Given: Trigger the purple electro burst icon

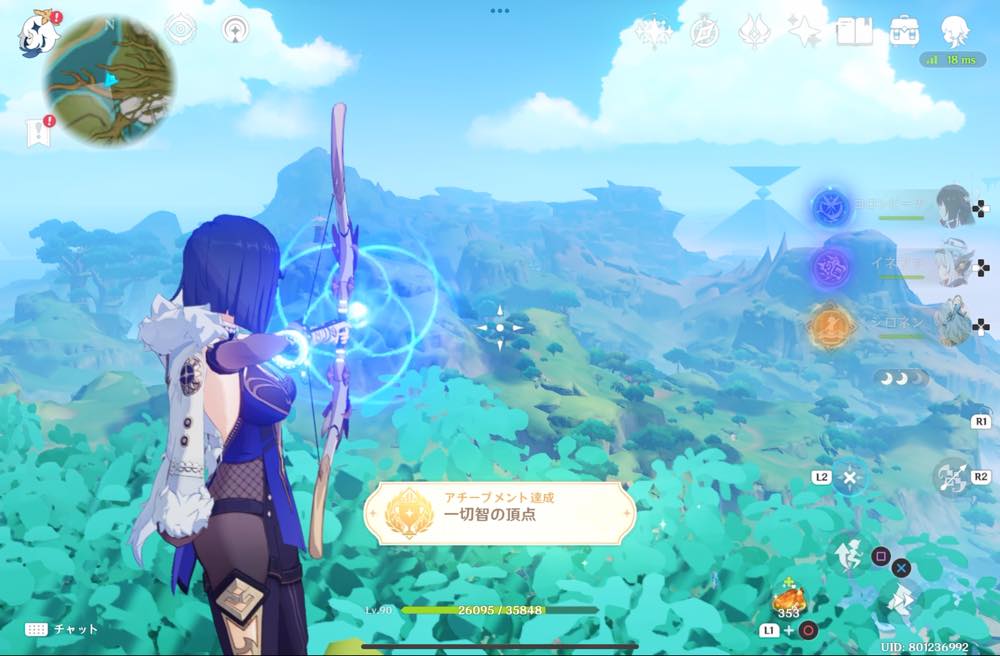Looking at the screenshot, I should 830,268.
